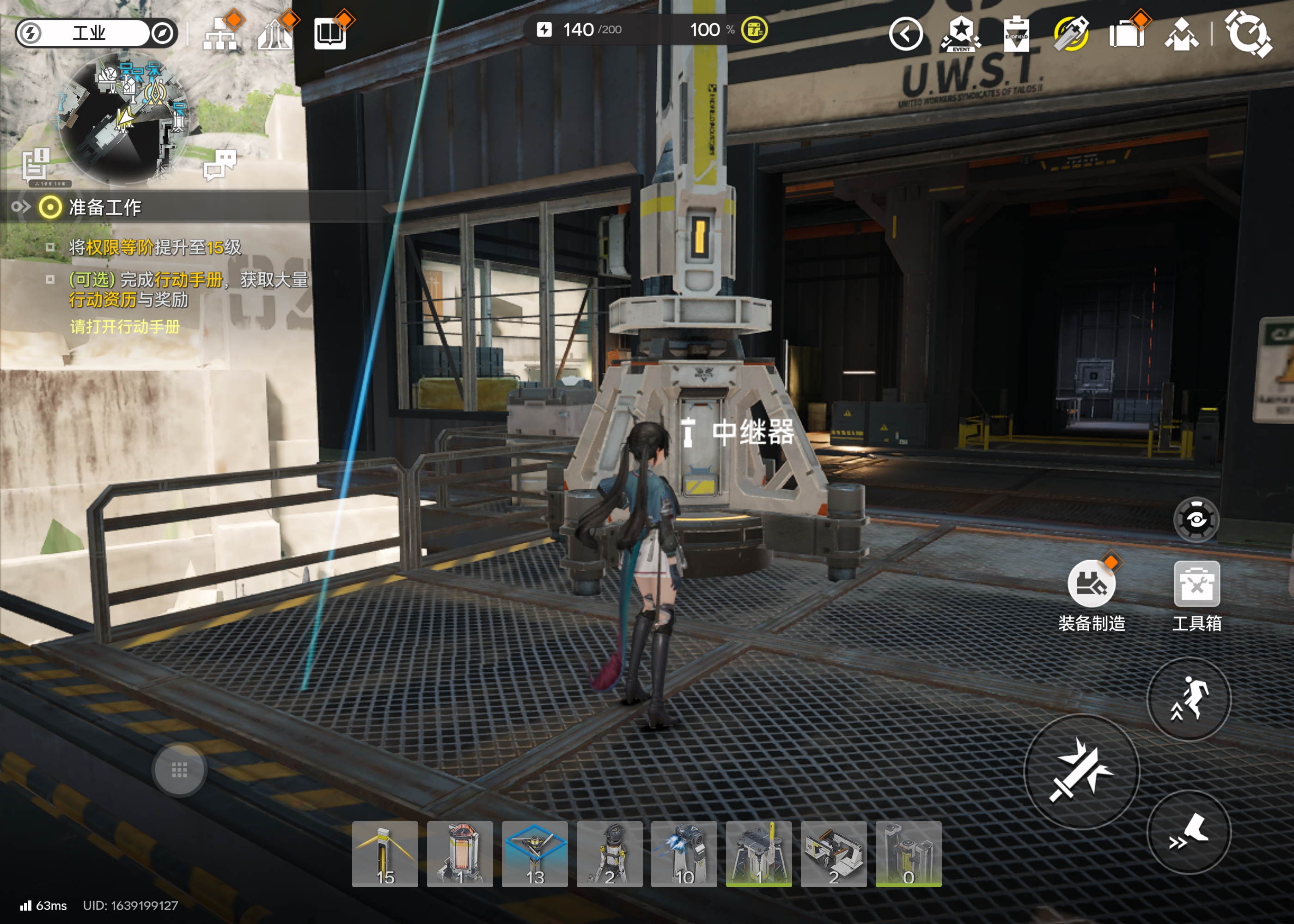1294x924 pixels.
Task: Select the hotbar building slot with 10
Action: point(684,853)
